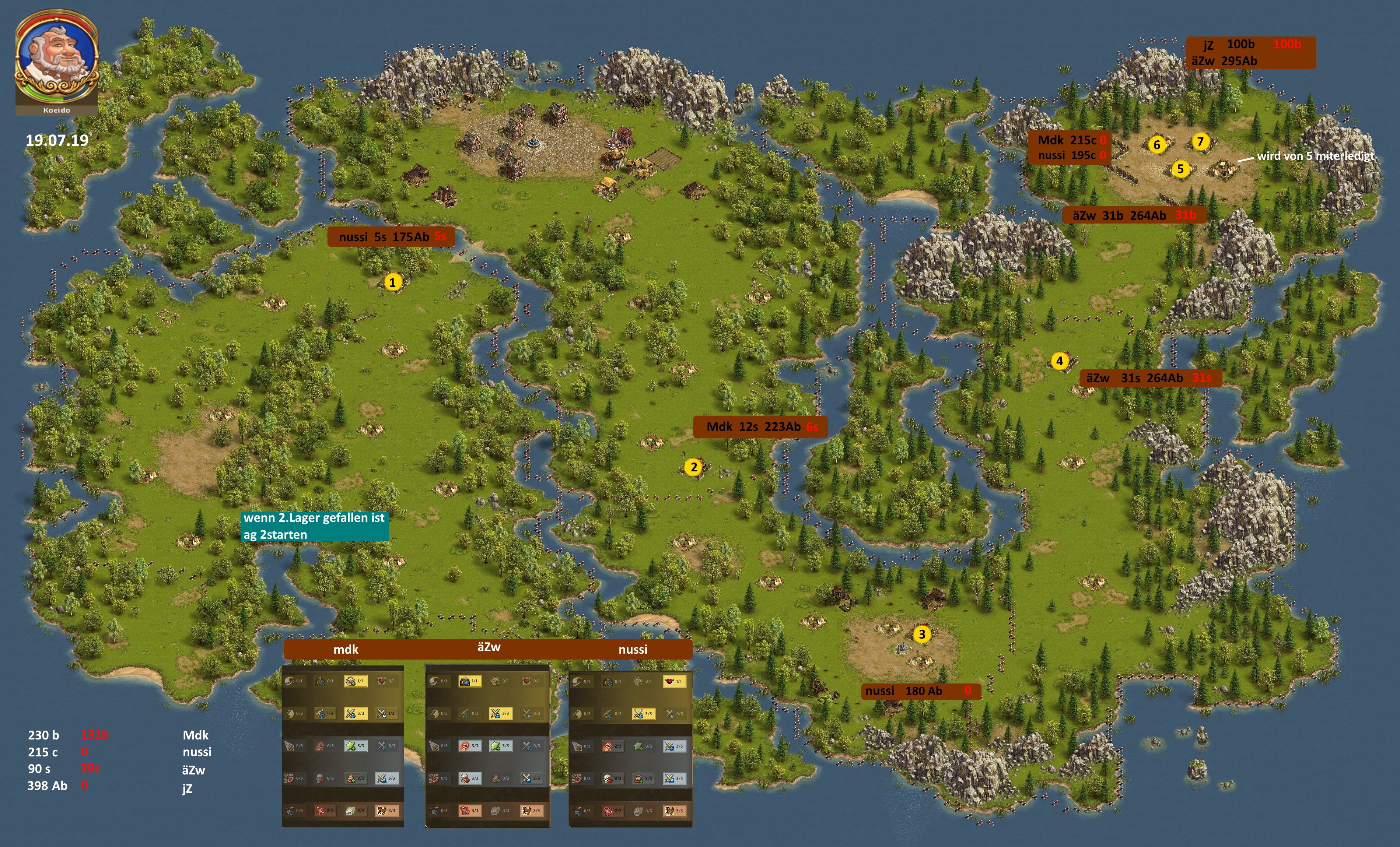Click the yellow marker numbered 7
1400x847 pixels.
tap(1200, 141)
